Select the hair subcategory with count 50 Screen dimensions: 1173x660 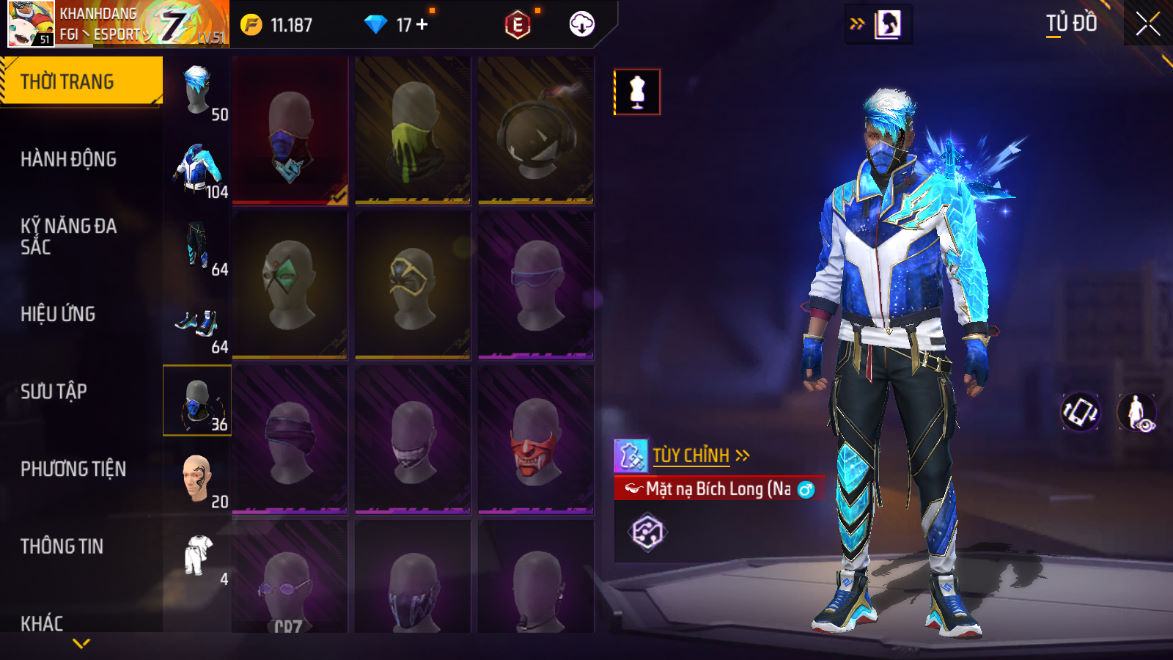pos(198,89)
